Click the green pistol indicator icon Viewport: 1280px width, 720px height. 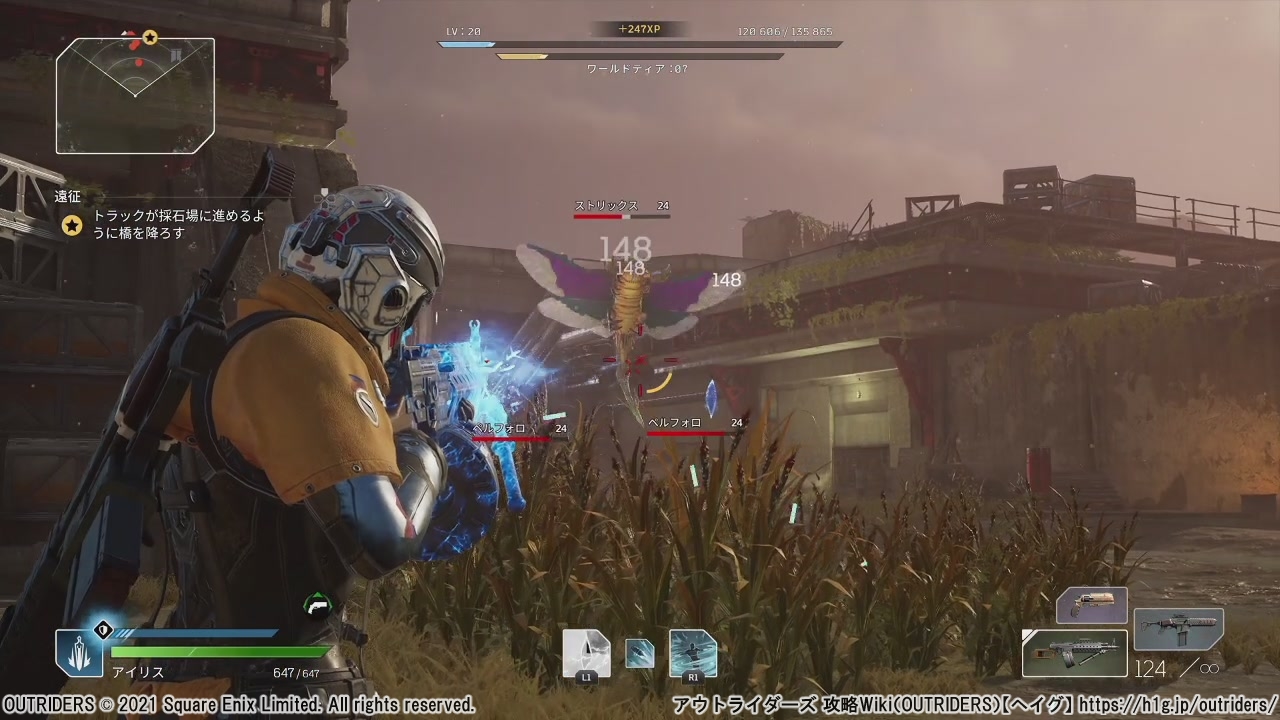click(x=317, y=604)
